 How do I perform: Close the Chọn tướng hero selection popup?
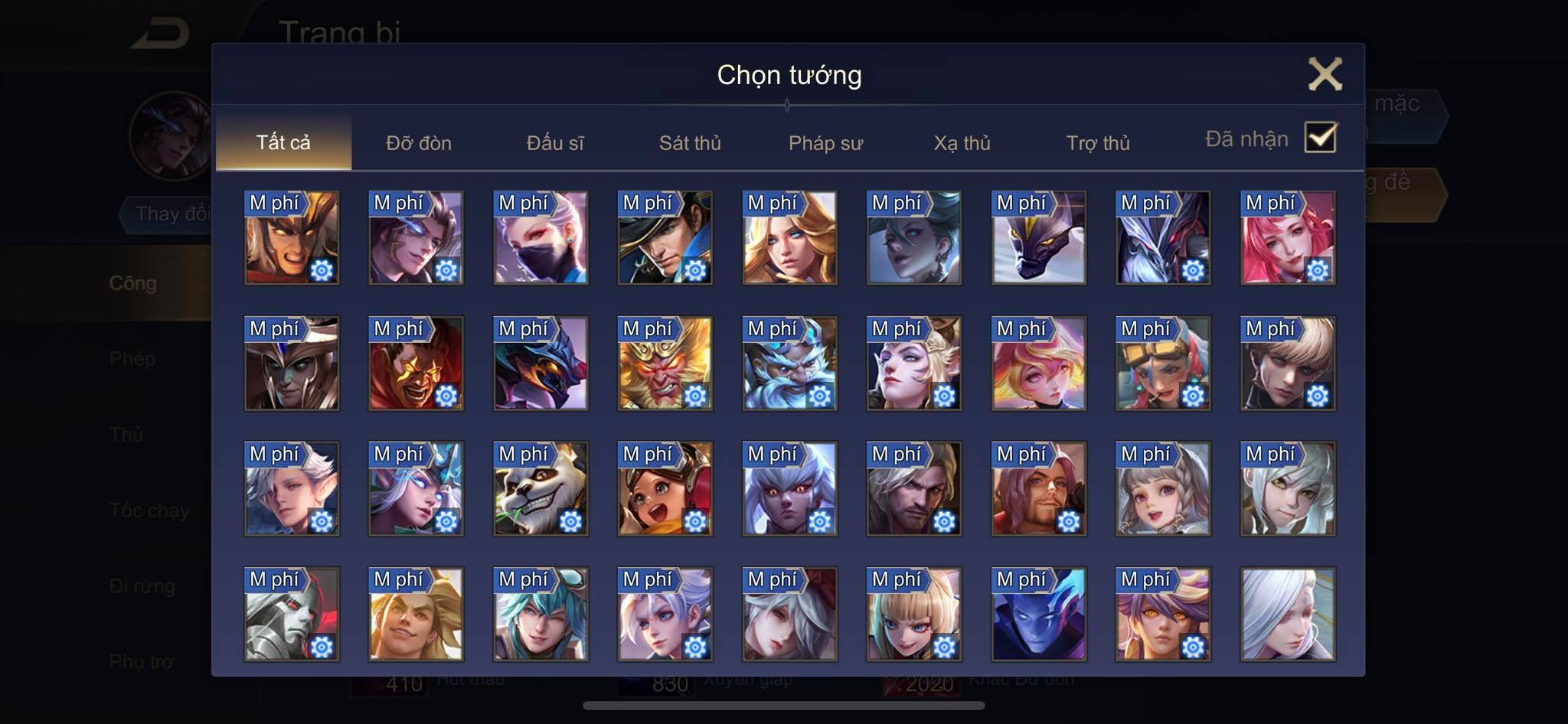[1325, 74]
